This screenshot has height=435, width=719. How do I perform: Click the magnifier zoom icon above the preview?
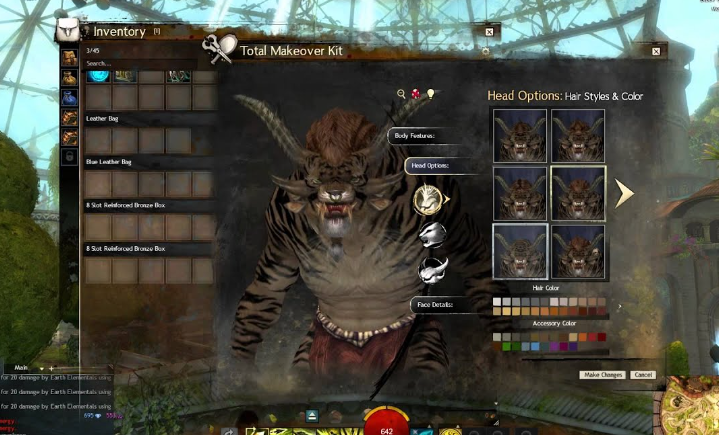402,94
